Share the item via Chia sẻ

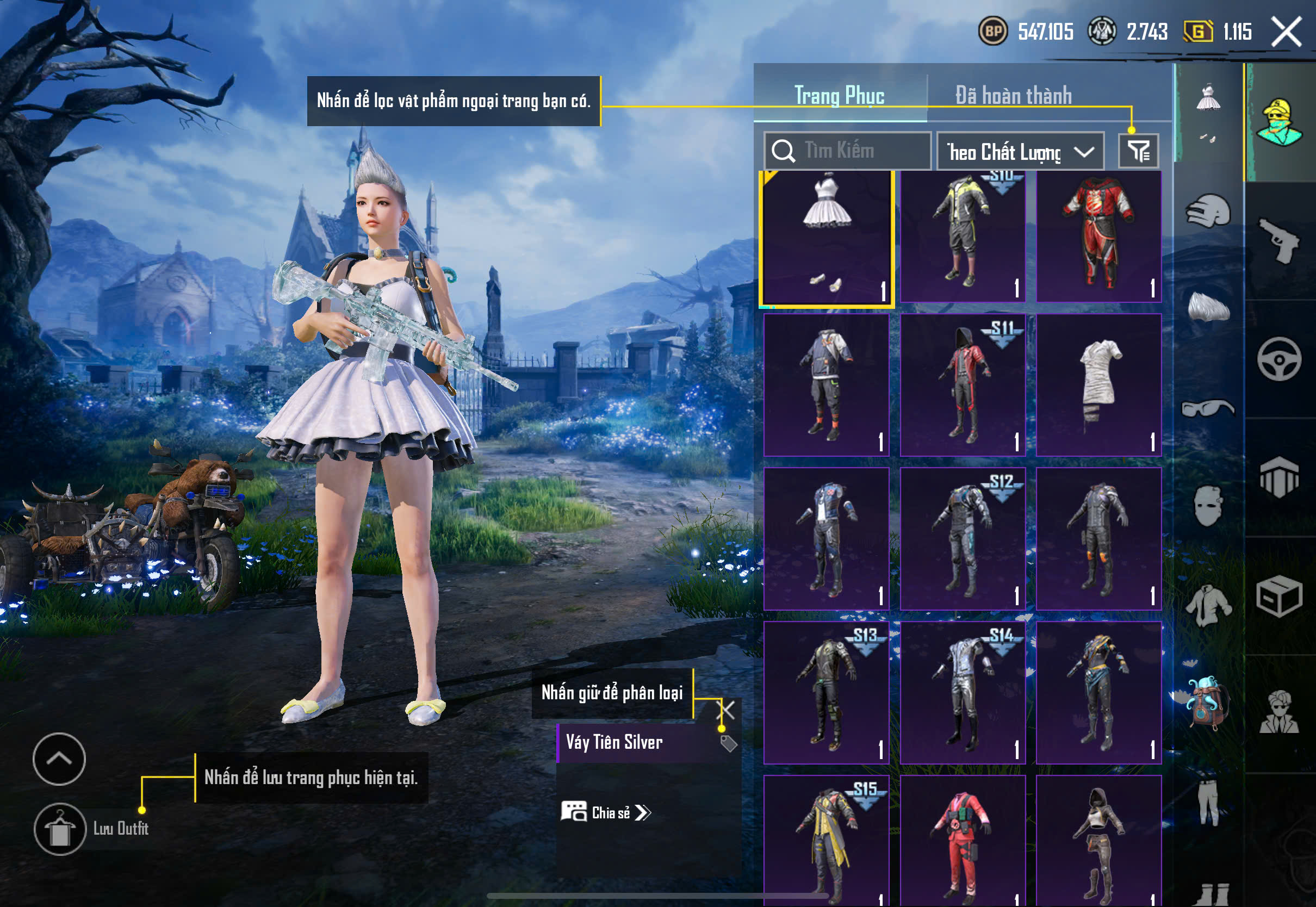(x=606, y=812)
